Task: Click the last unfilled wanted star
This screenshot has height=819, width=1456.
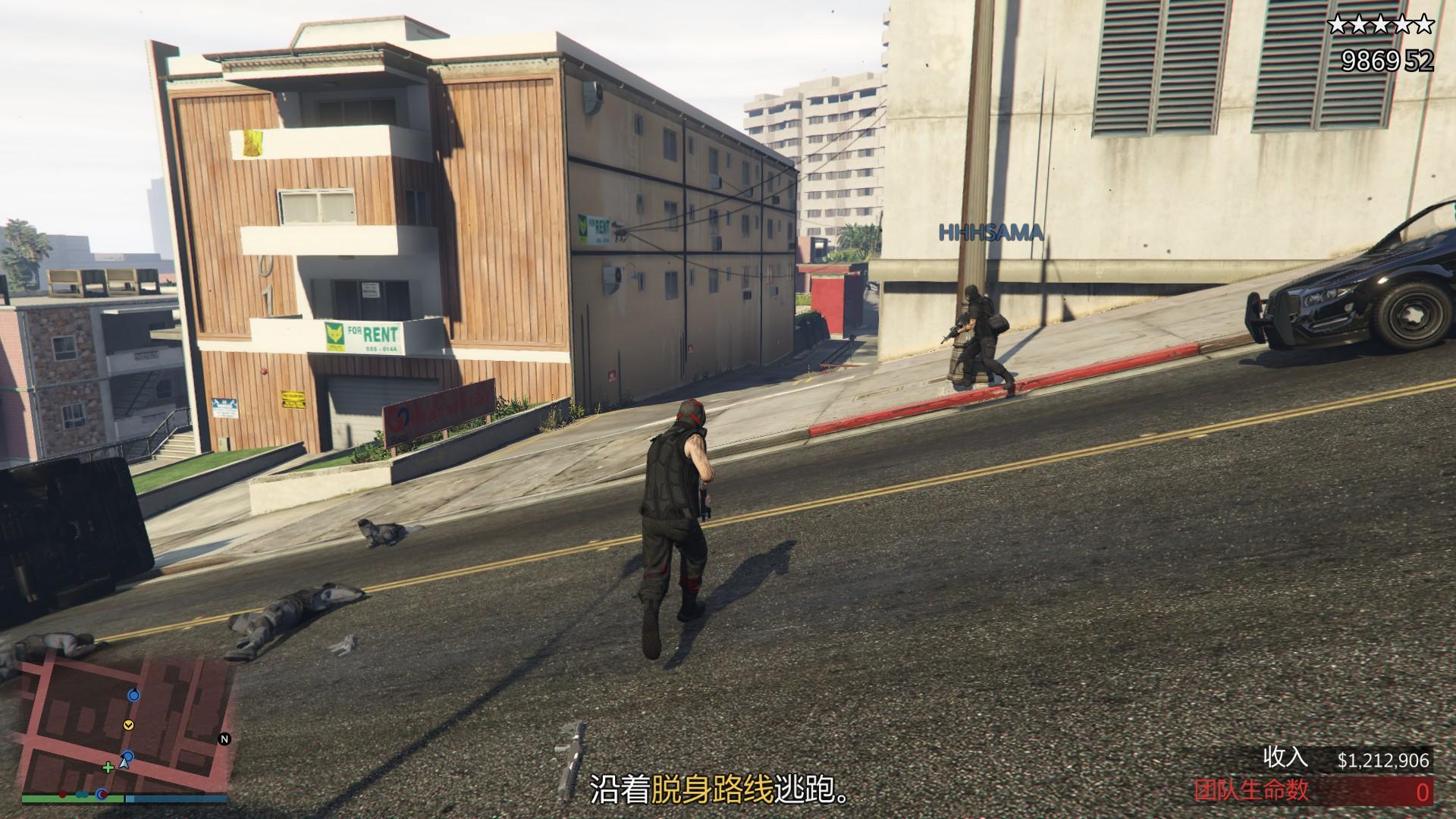Action: tap(1424, 24)
